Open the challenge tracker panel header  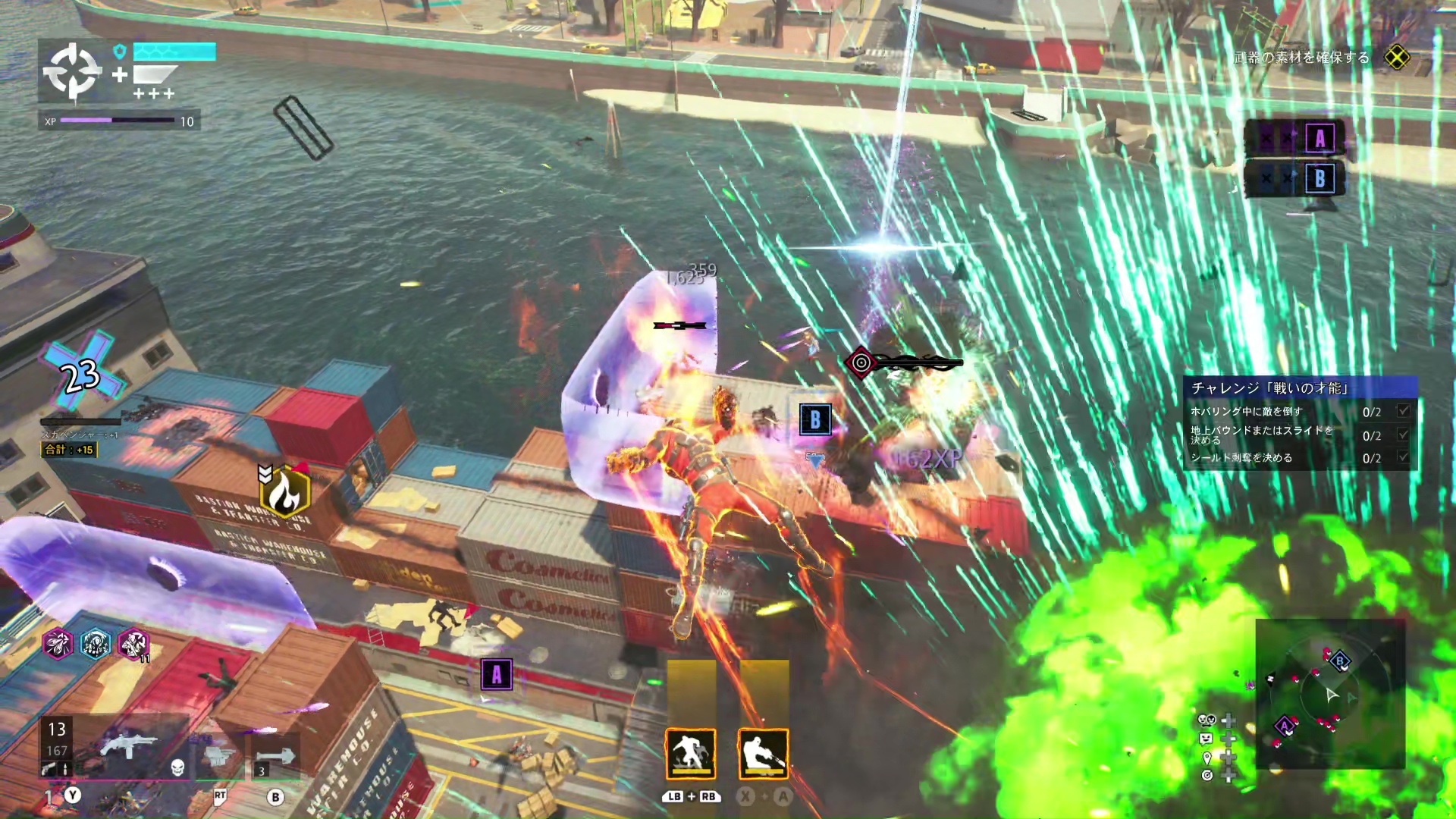click(x=1300, y=388)
